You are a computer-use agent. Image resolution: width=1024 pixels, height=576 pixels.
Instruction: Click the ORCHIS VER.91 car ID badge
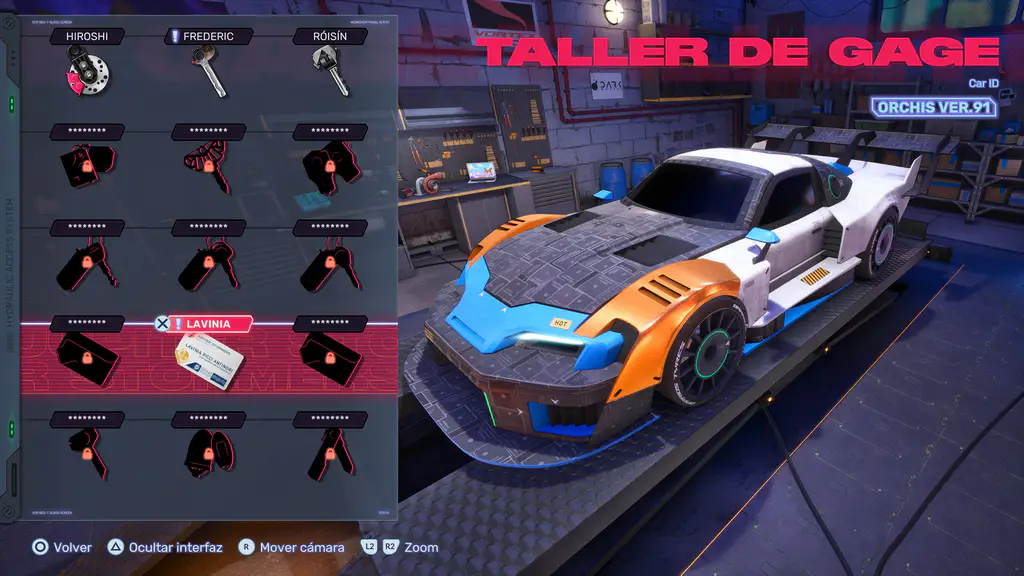[x=934, y=107]
